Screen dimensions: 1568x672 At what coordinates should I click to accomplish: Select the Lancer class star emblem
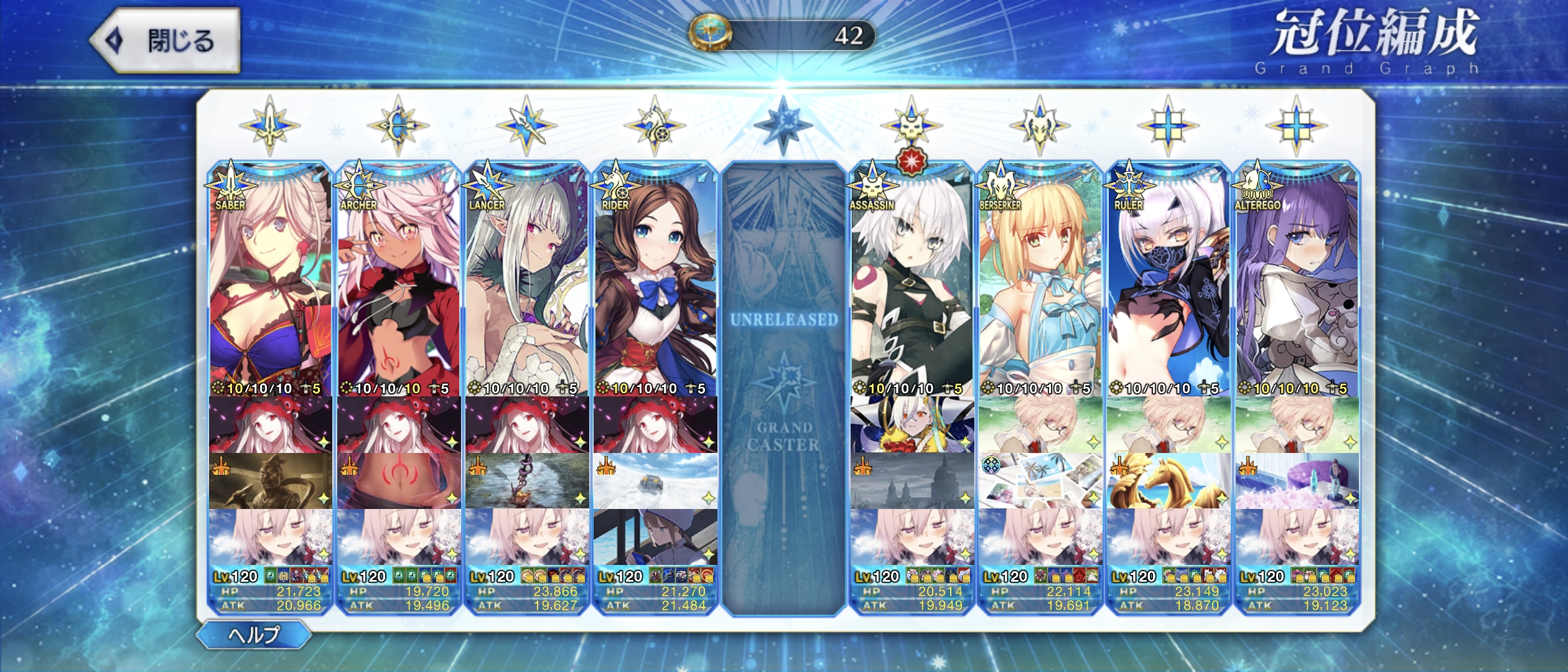tap(526, 124)
